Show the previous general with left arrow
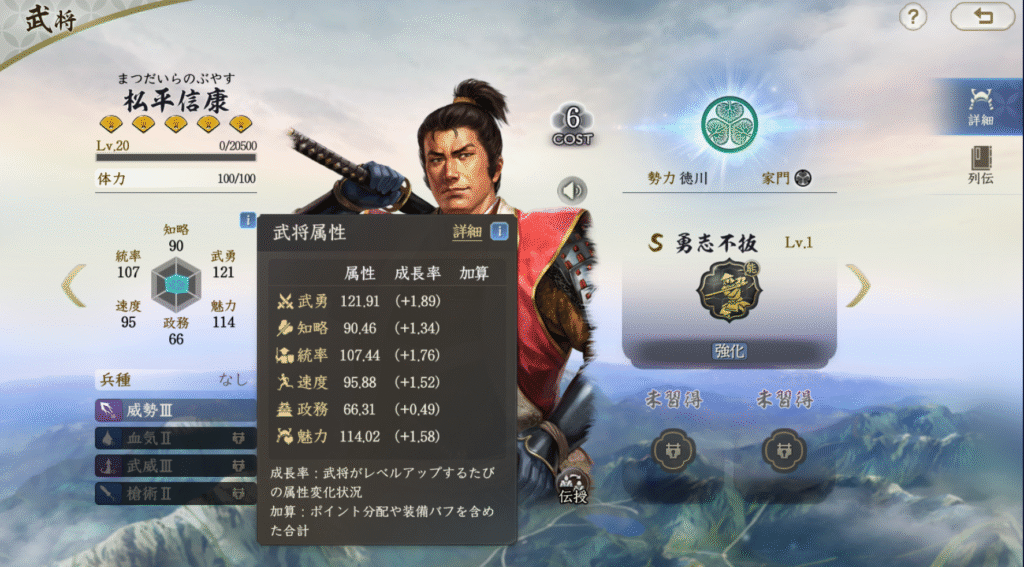The height and width of the screenshot is (567, 1024). (74, 286)
